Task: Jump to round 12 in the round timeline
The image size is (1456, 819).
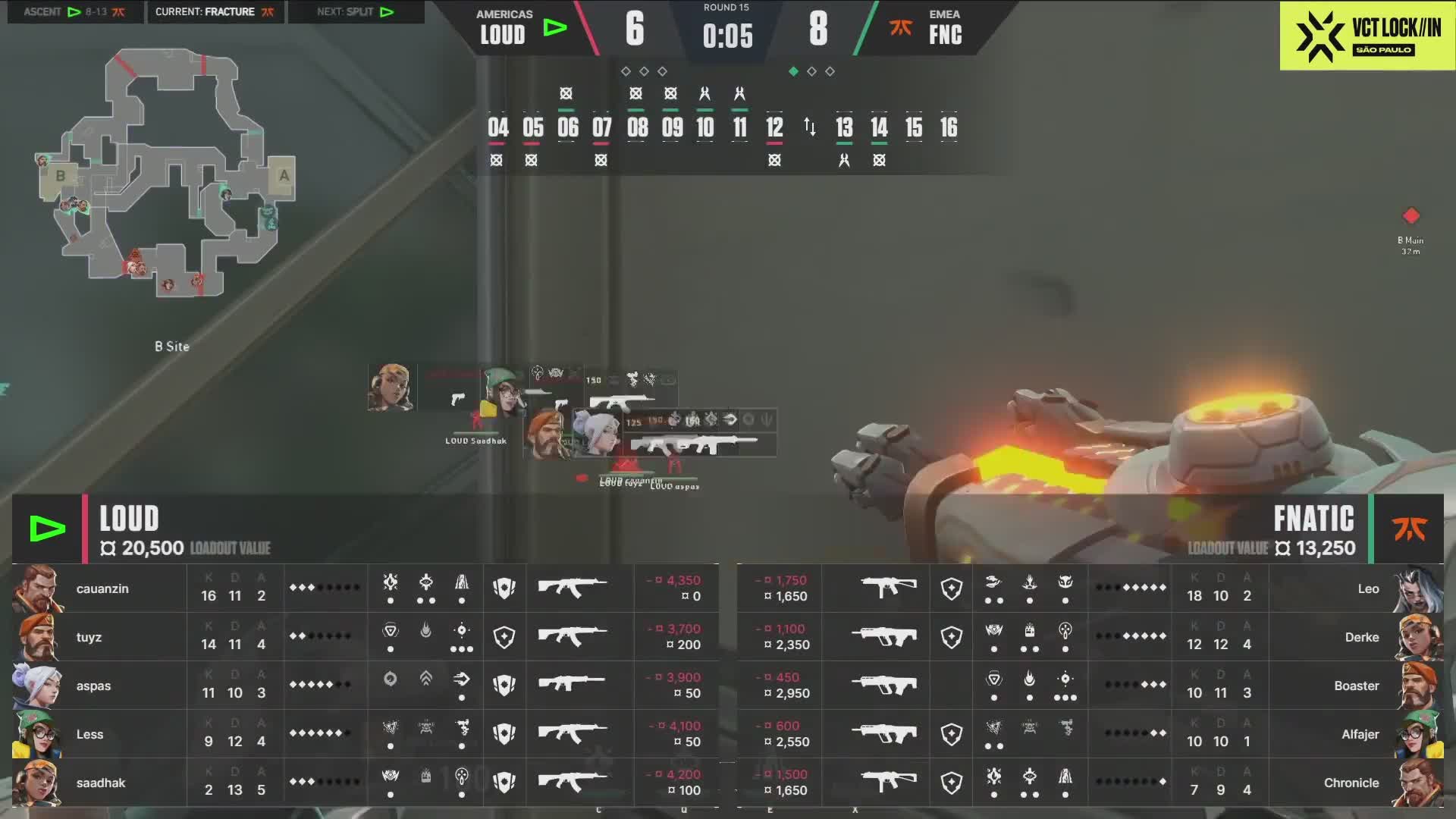Action: pos(773,127)
